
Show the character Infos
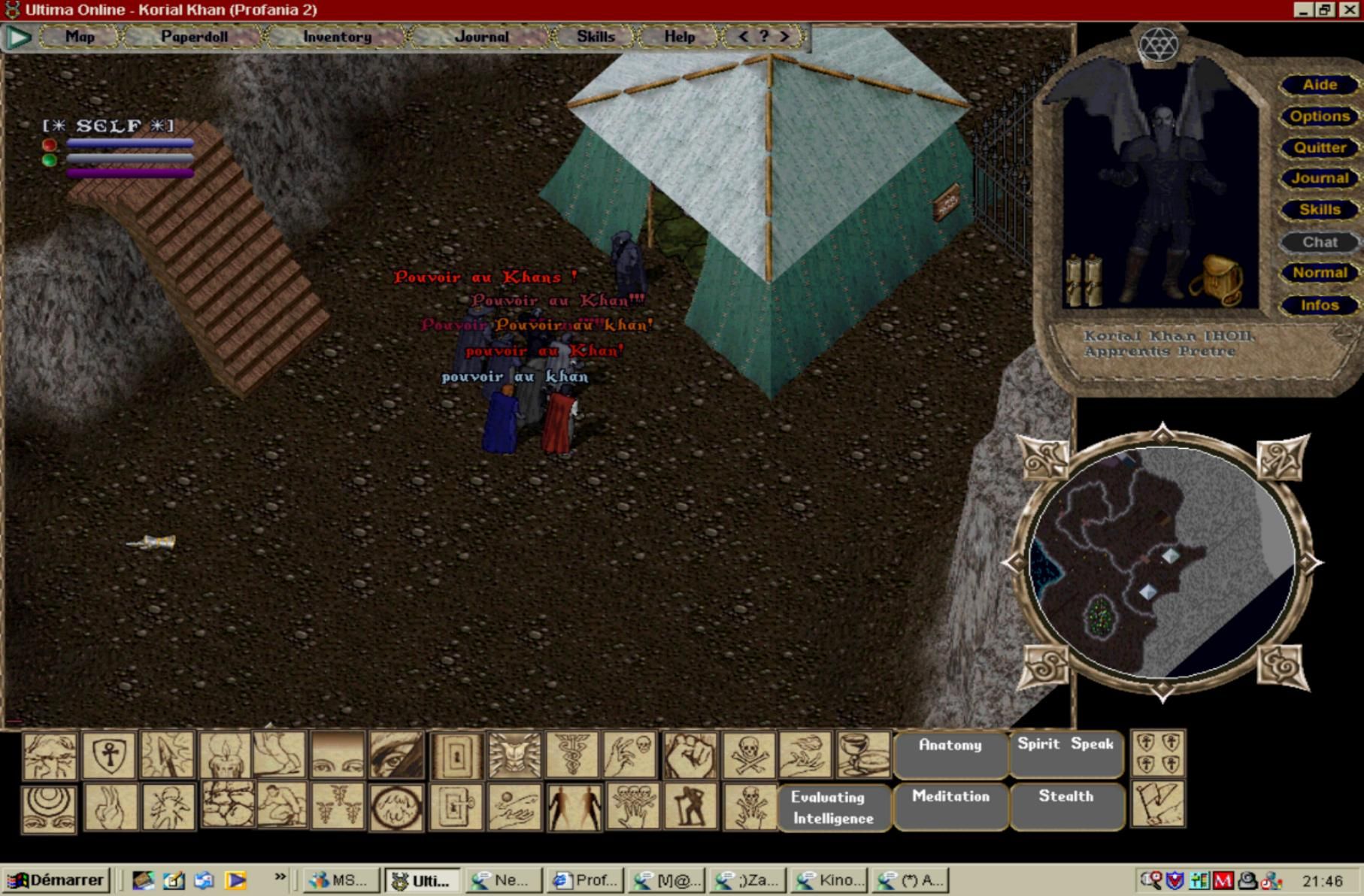pyautogui.click(x=1320, y=305)
